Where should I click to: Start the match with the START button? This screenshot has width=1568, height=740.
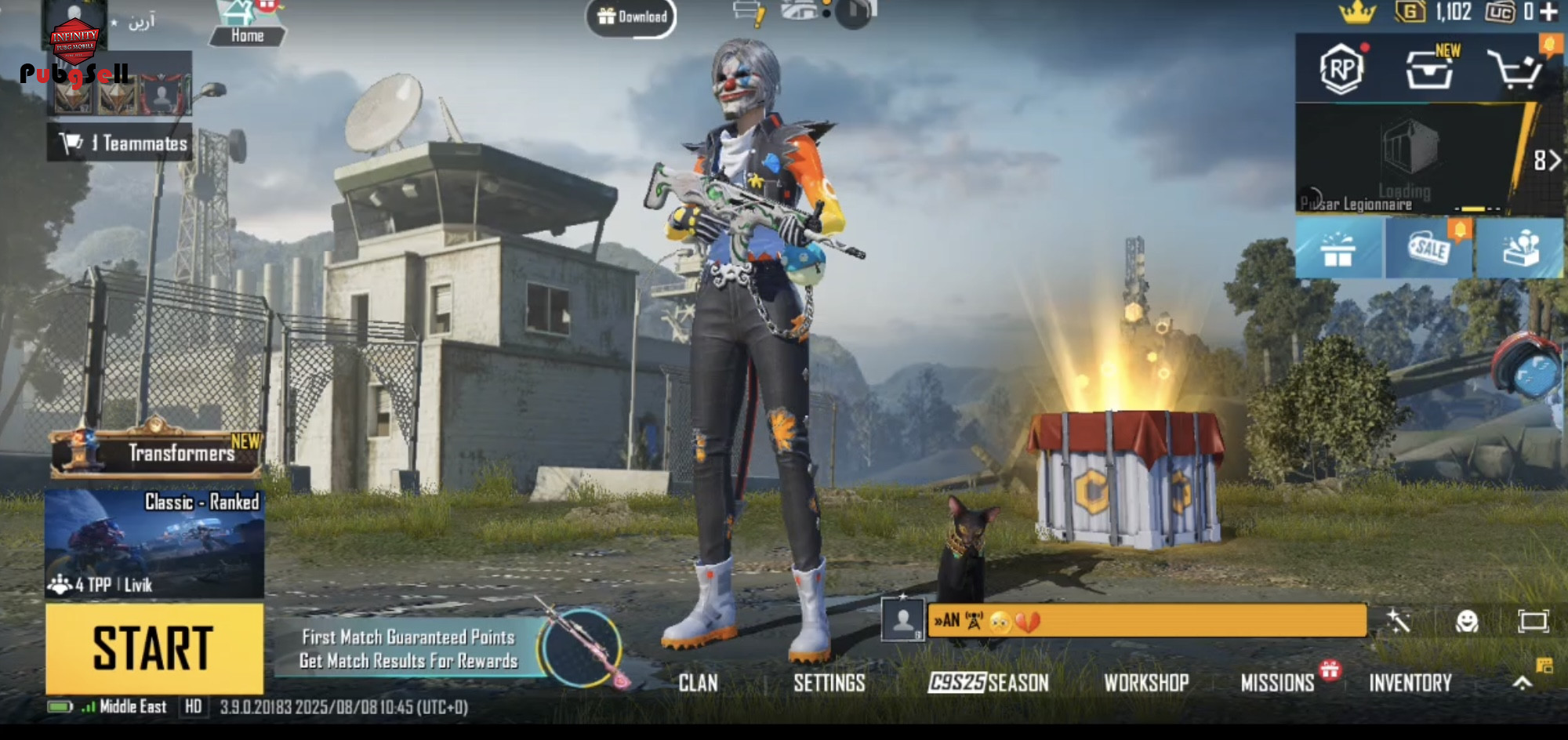[x=154, y=648]
